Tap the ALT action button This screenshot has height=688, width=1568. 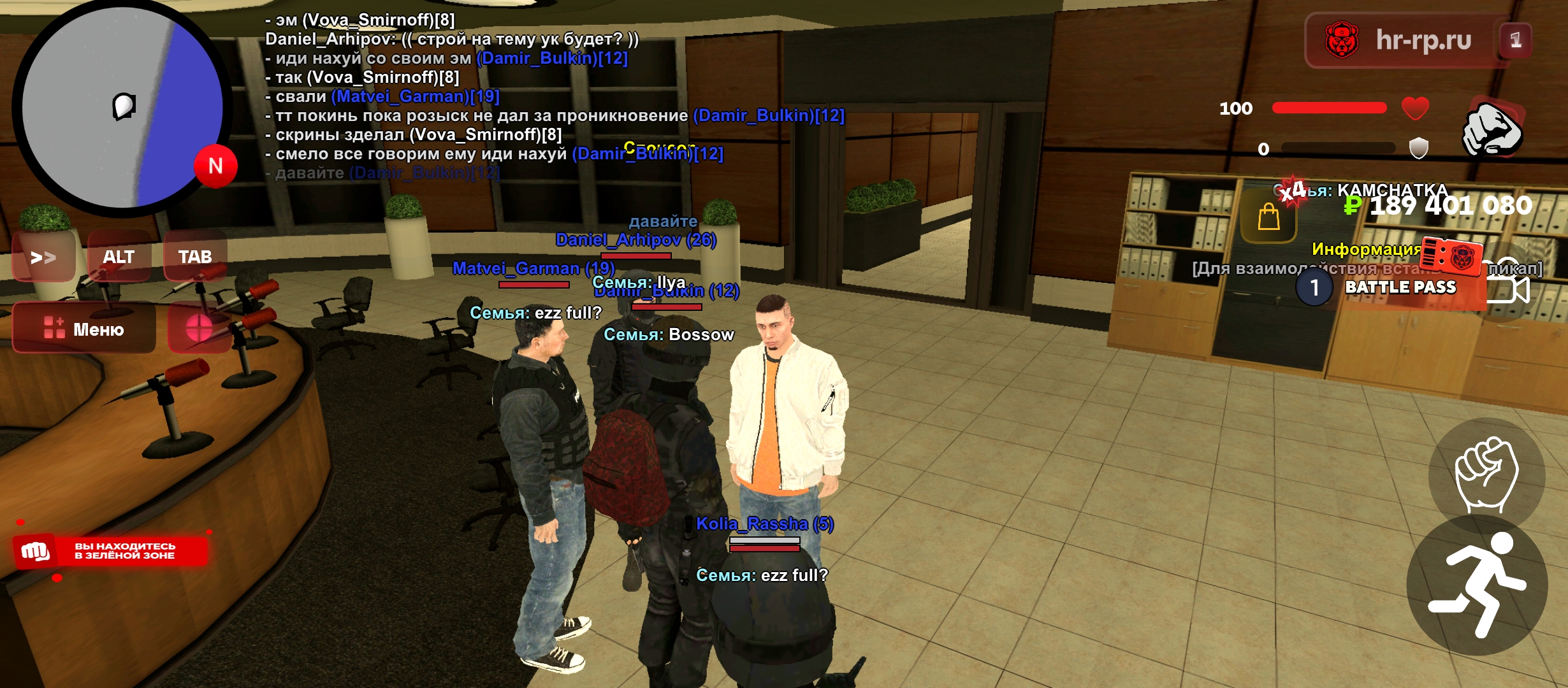click(x=119, y=257)
